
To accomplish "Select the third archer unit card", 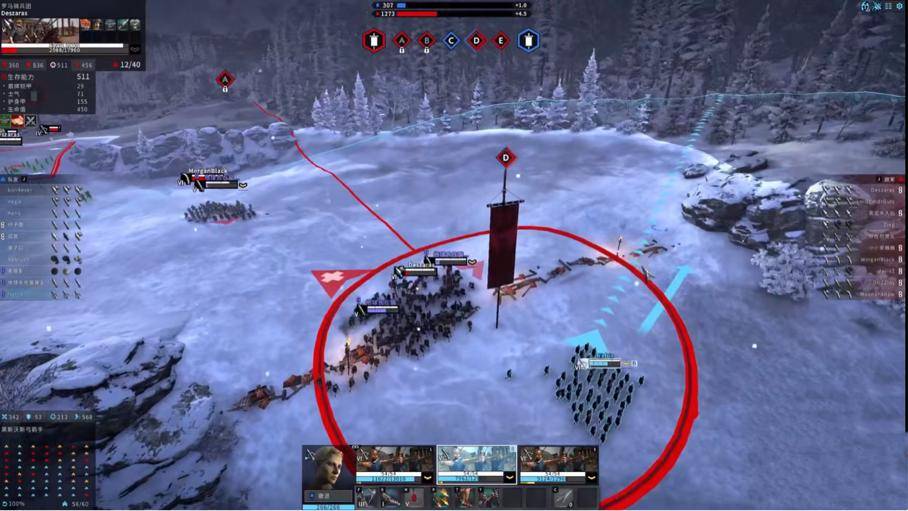I will tap(557, 461).
